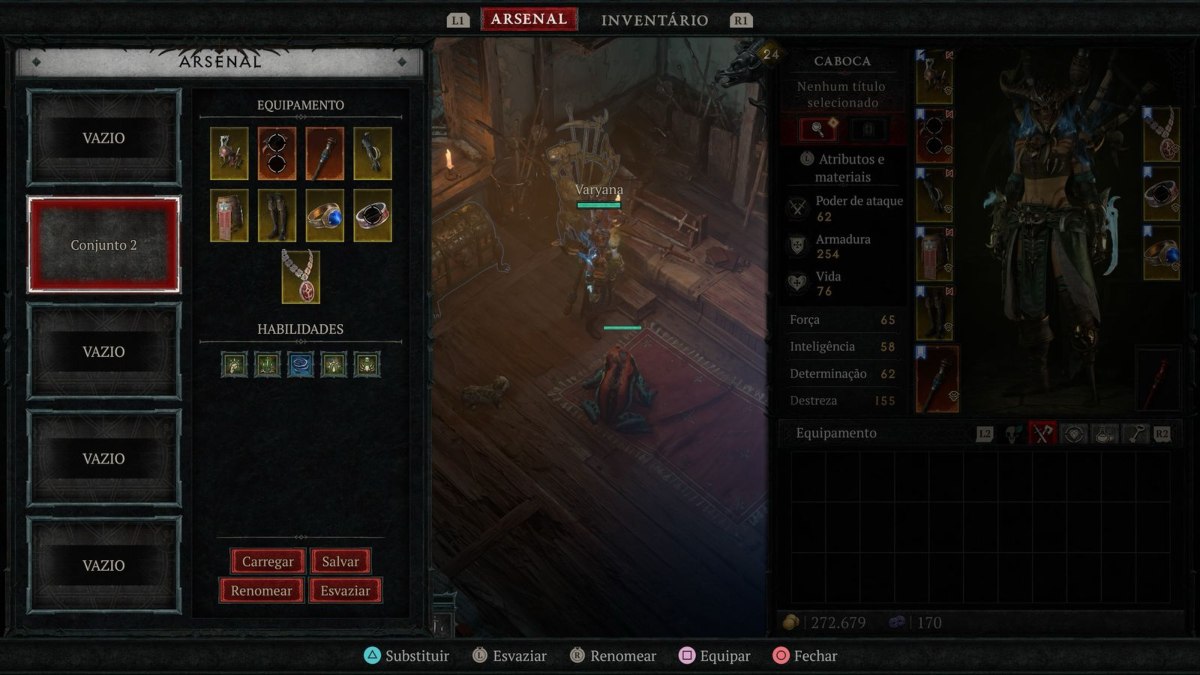
Task: Select the equipped mace on the character sheet
Action: (x=937, y=379)
